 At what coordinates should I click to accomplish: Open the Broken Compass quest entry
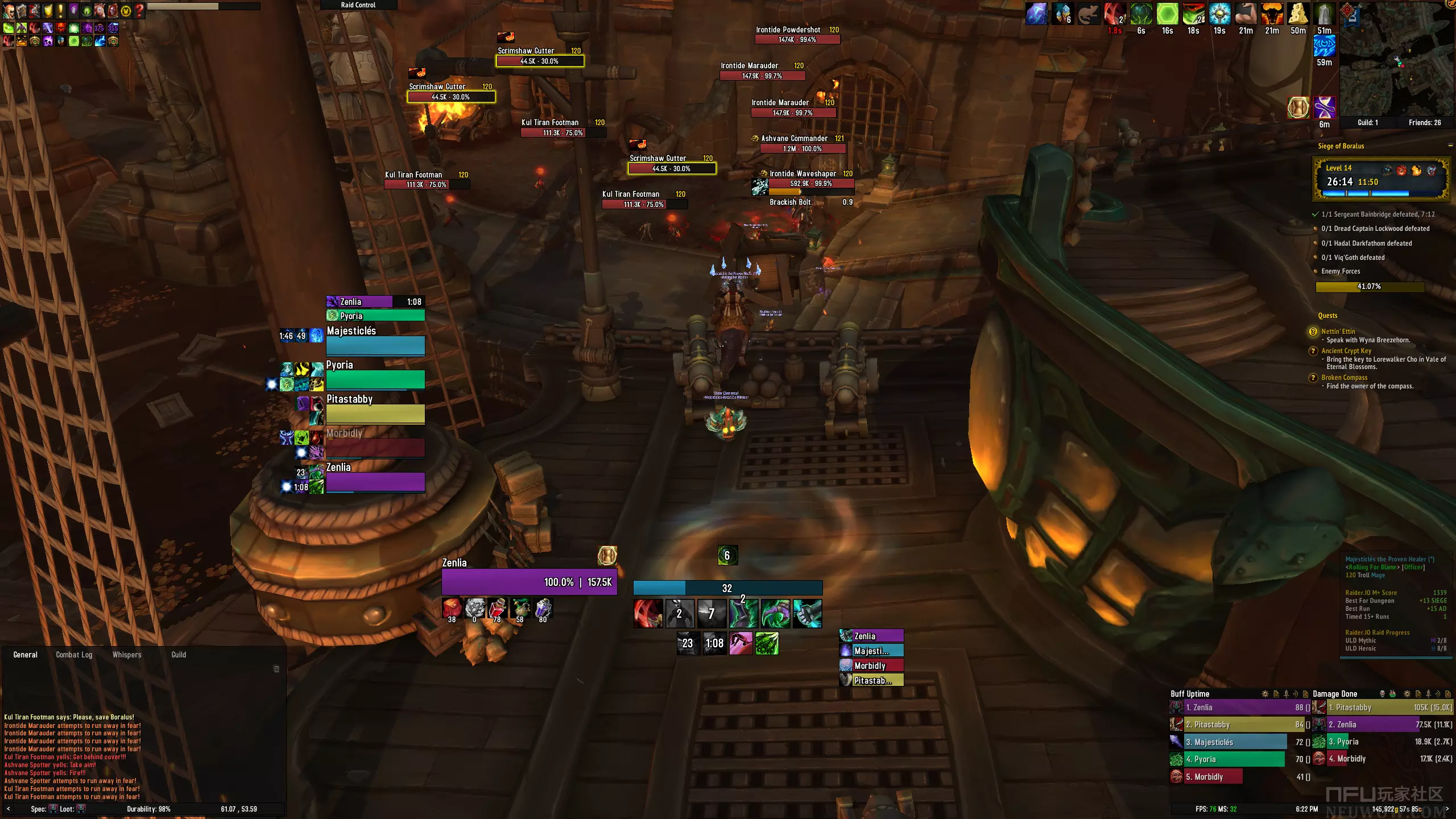[x=1344, y=378]
